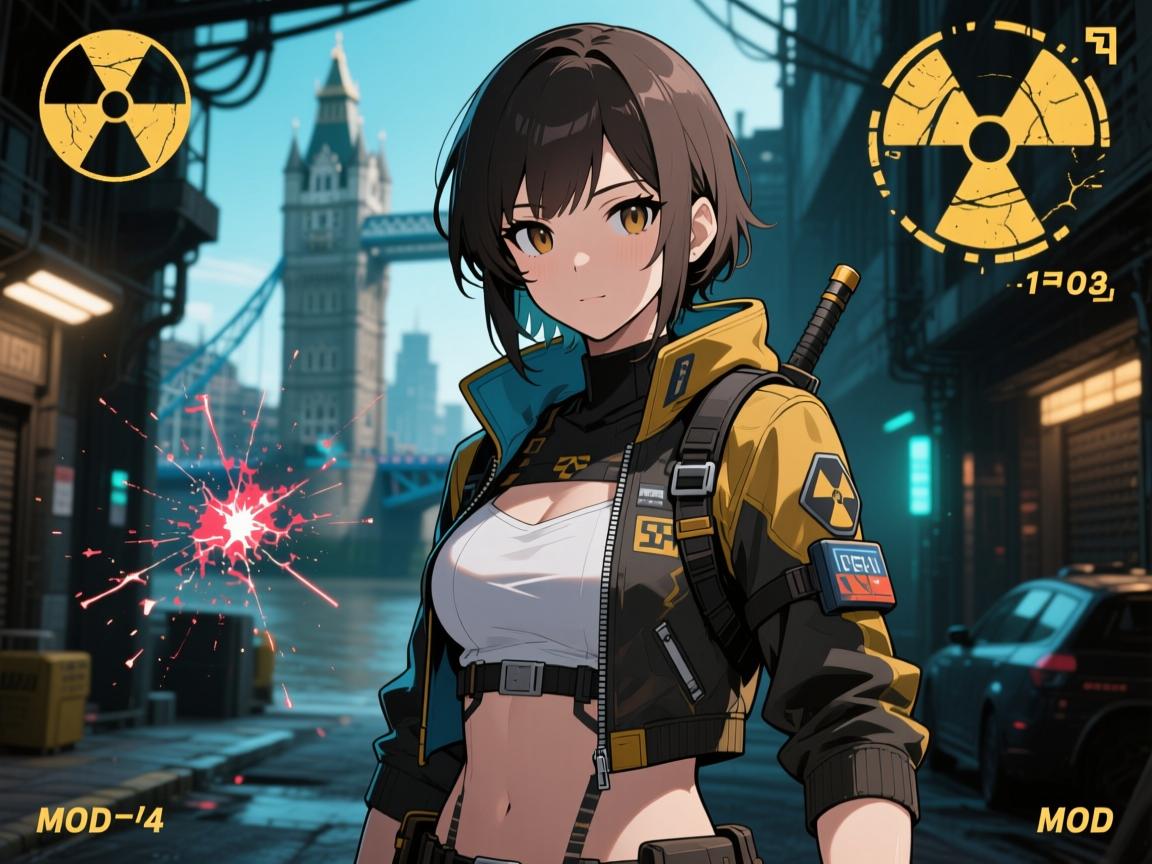The height and width of the screenshot is (864, 1152).
Task: Open the MOD-/4 label
Action: coord(99,822)
